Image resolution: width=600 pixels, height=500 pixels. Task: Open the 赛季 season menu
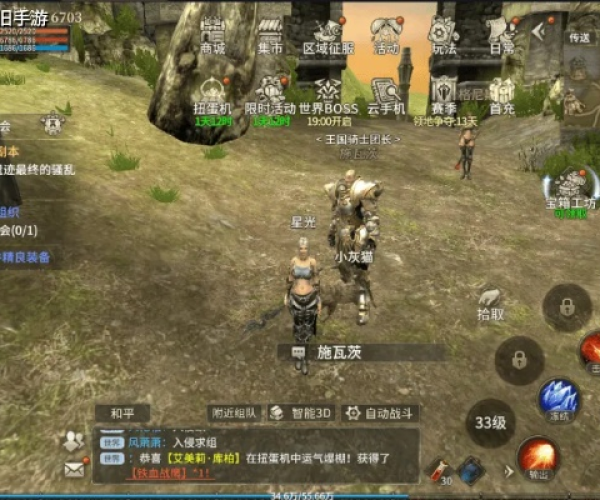pyautogui.click(x=444, y=95)
